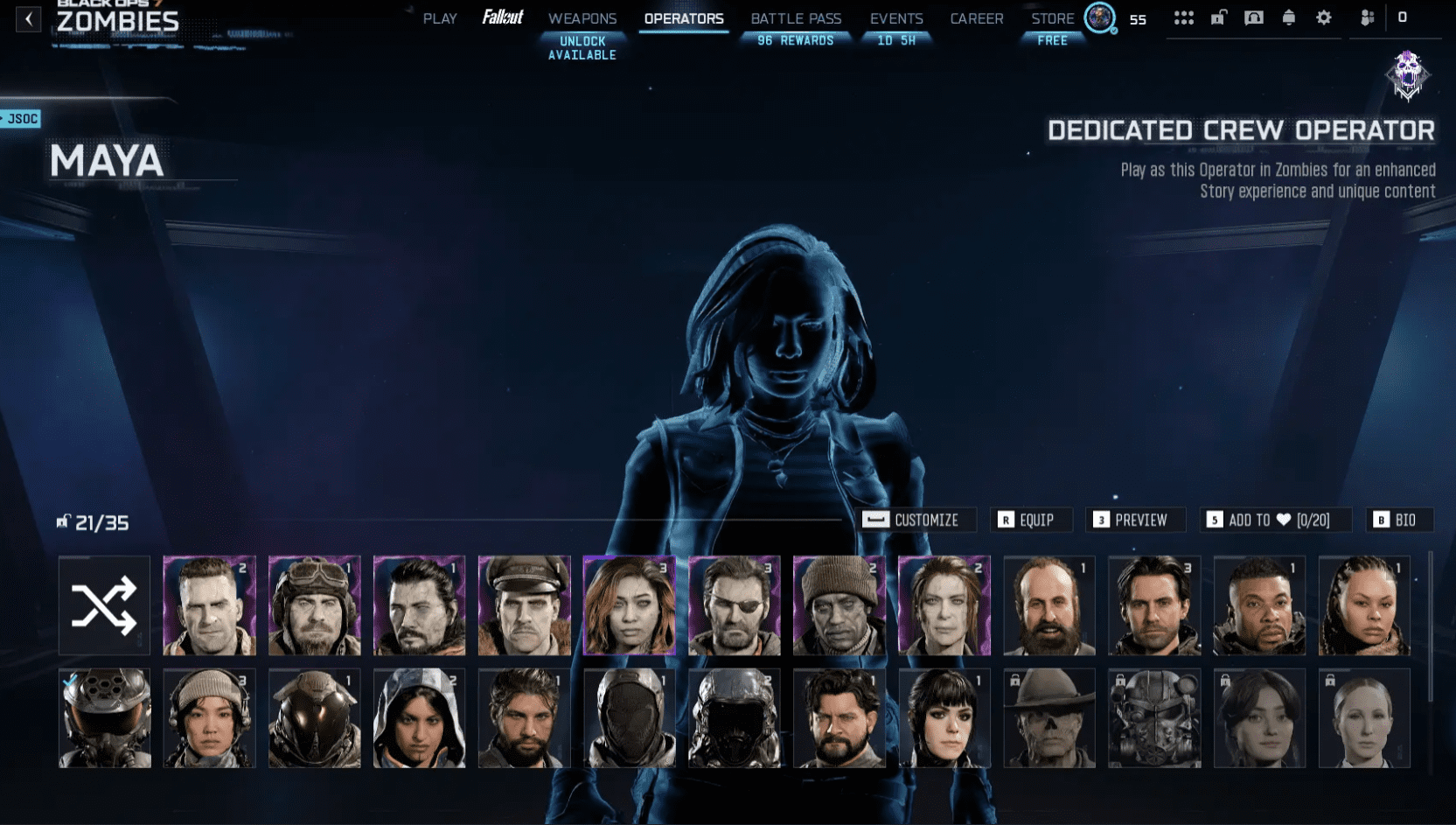
Task: Click the purple skull emblem below the top bar
Action: click(1408, 77)
